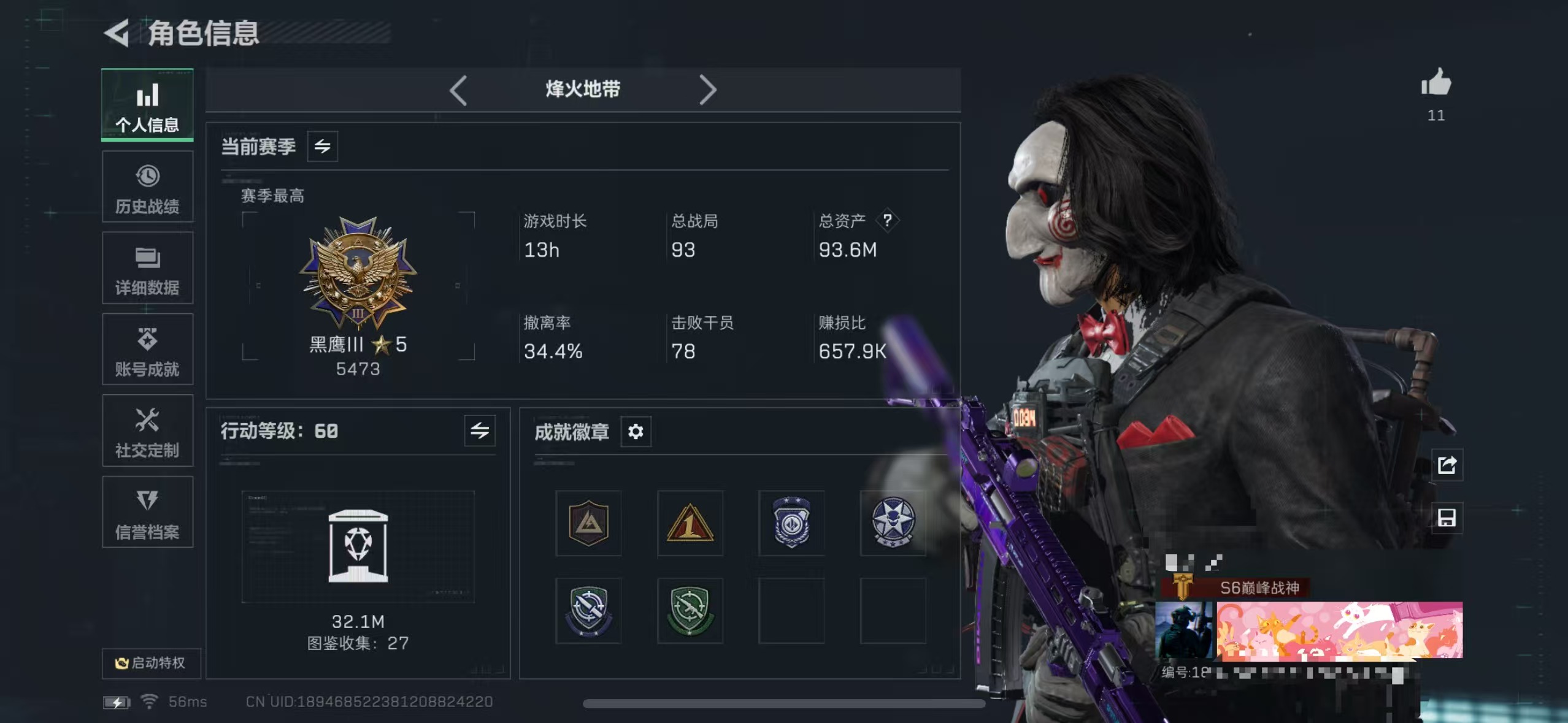1568x723 pixels.
Task: Go back from the 角色信息 screen
Action: pos(117,33)
